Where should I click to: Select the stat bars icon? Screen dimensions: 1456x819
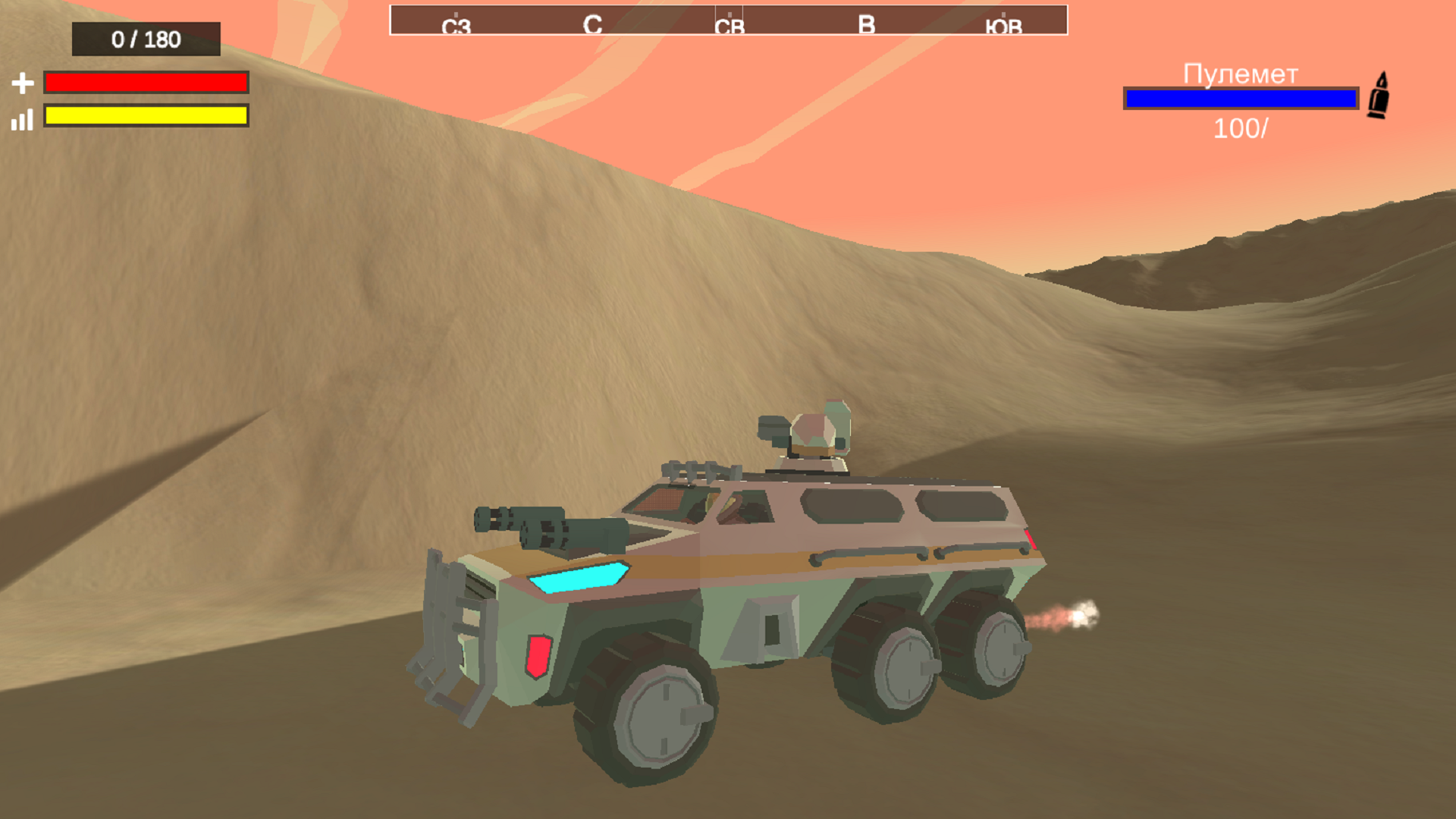click(x=21, y=121)
